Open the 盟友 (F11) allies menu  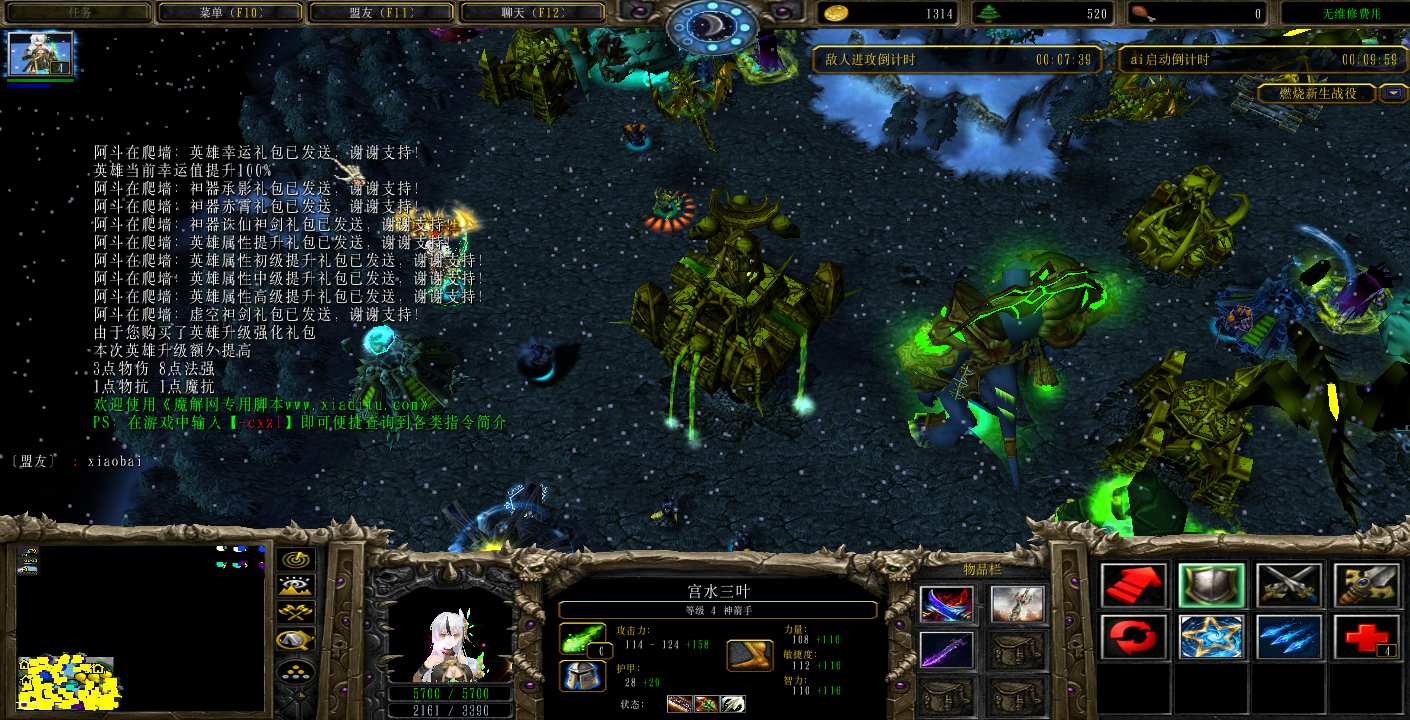click(381, 13)
